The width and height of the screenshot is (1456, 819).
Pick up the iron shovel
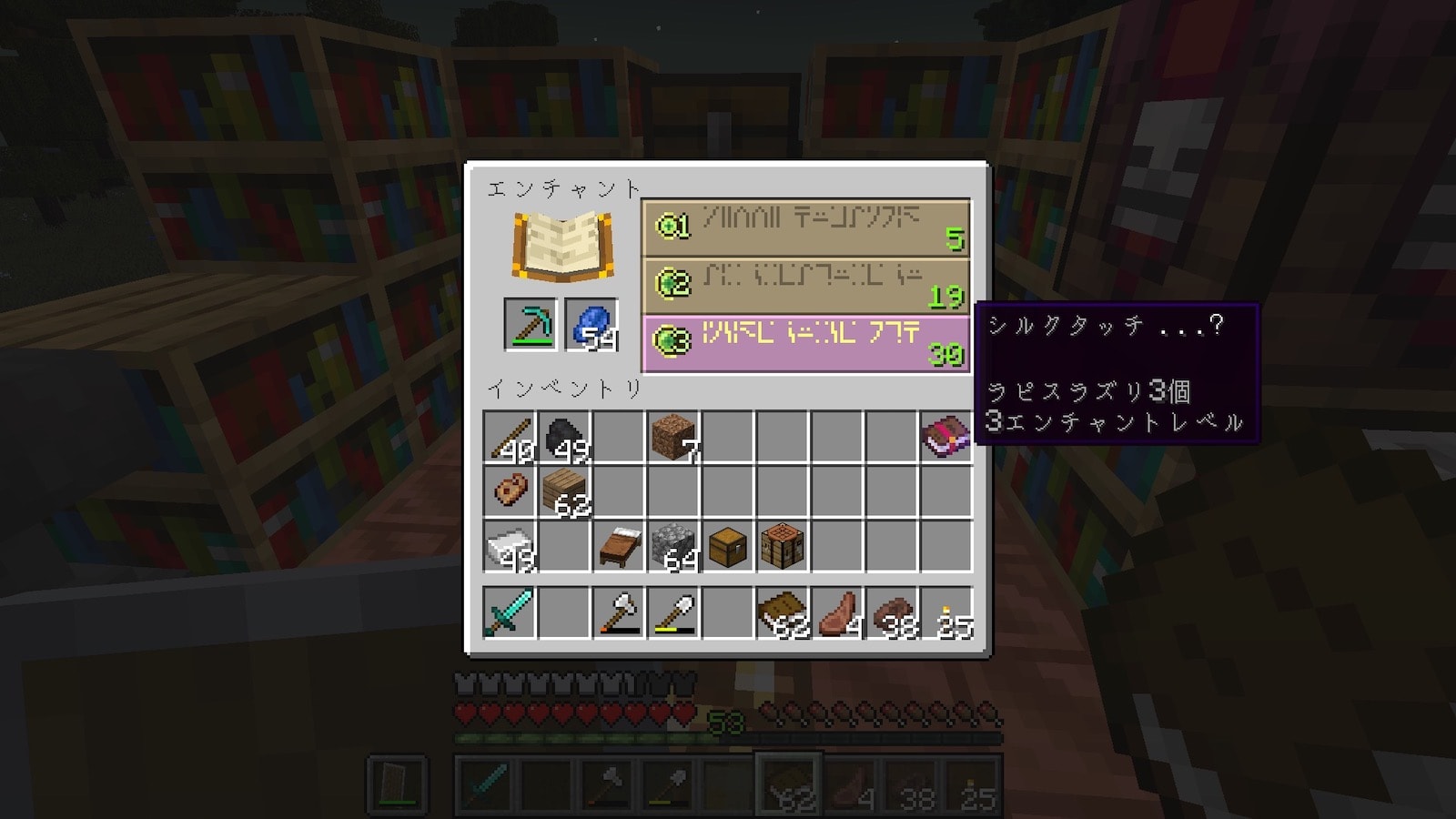[x=673, y=612]
